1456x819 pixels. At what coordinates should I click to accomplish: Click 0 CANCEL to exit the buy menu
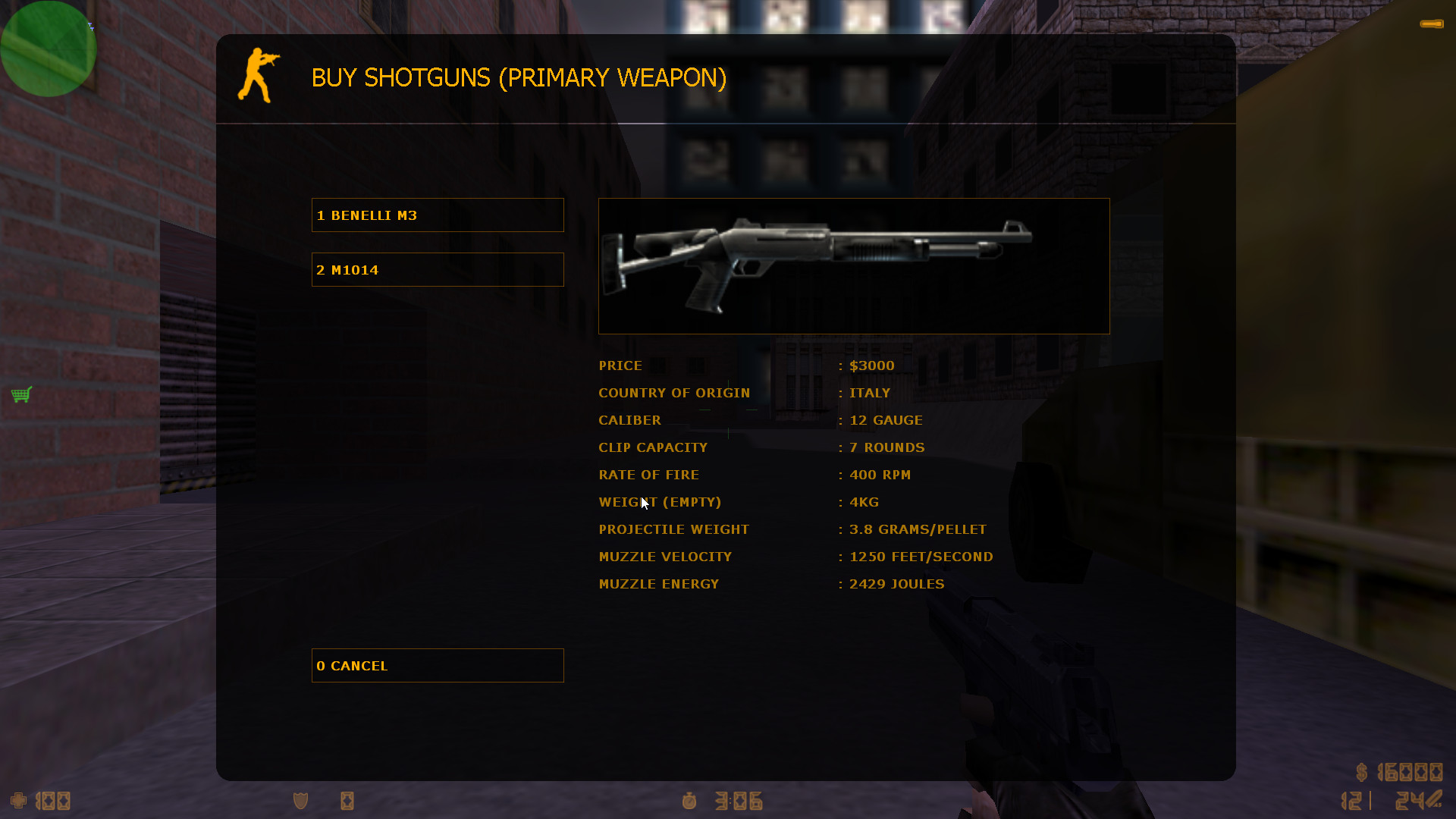click(438, 665)
